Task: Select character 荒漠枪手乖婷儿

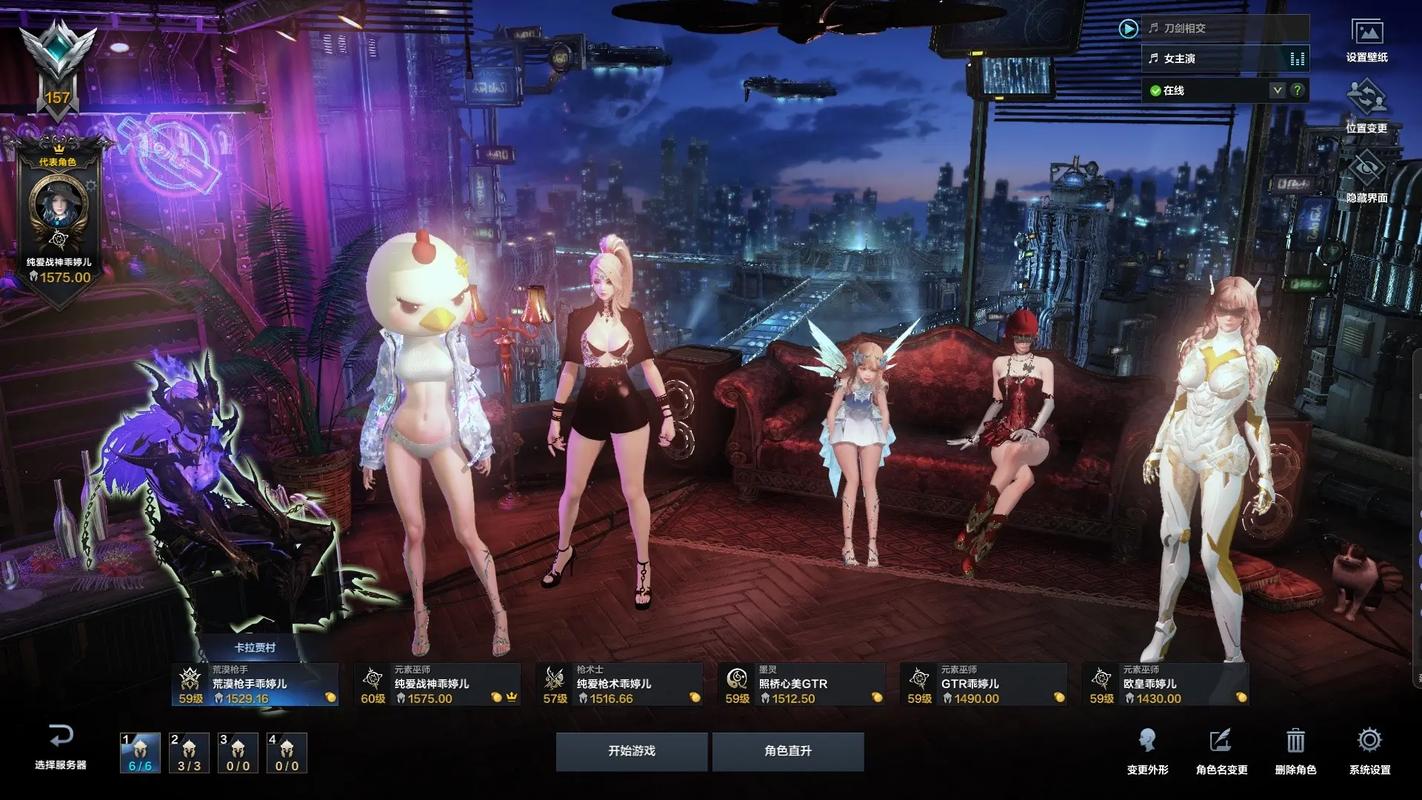Action: coord(255,685)
